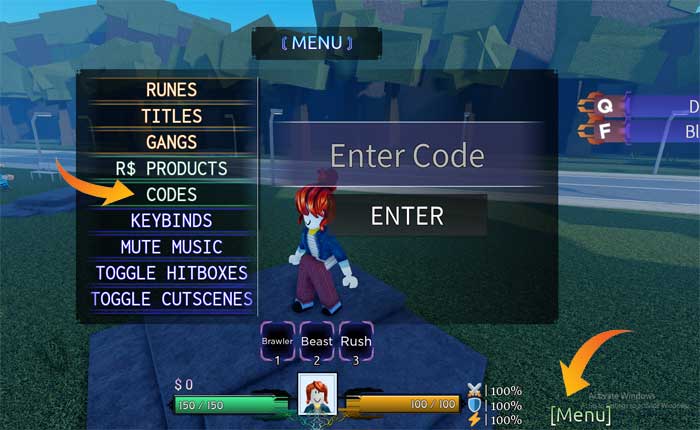
Task: Click the Enter Code text field
Action: coord(407,156)
